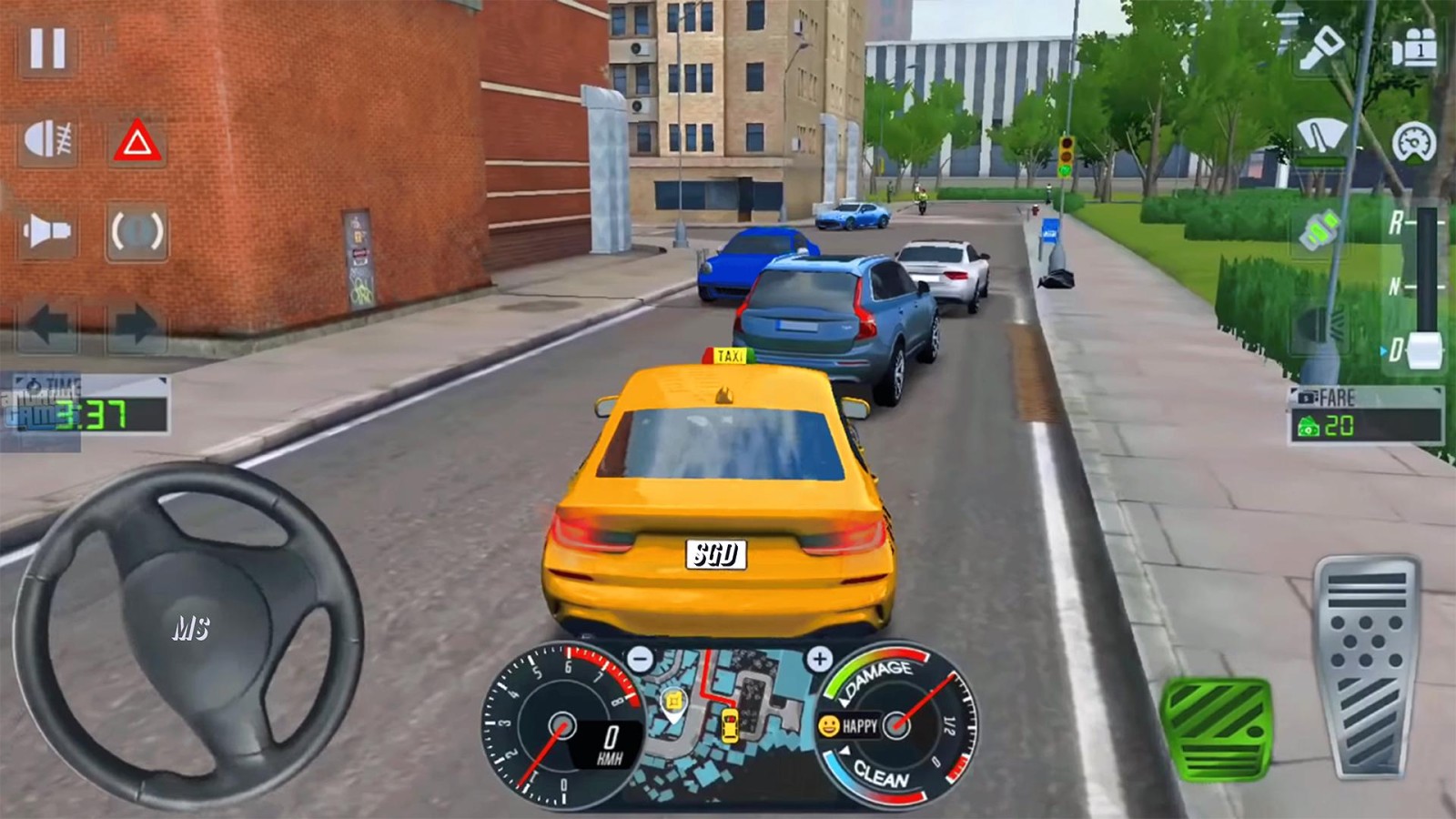Toggle the fog lights icon
1456x819 pixels.
point(47,141)
